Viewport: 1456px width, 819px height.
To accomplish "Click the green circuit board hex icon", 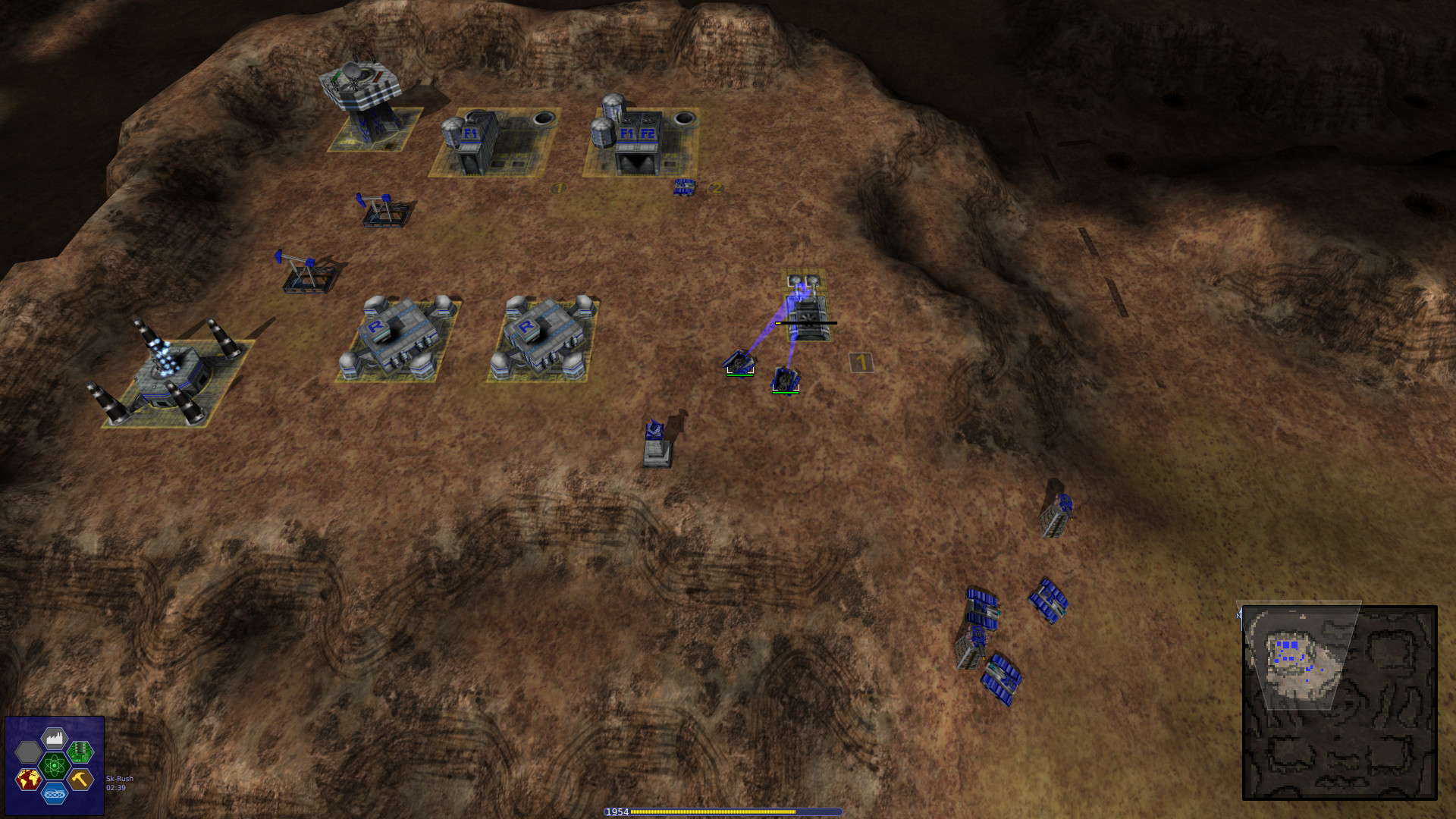I will pos(81,753).
